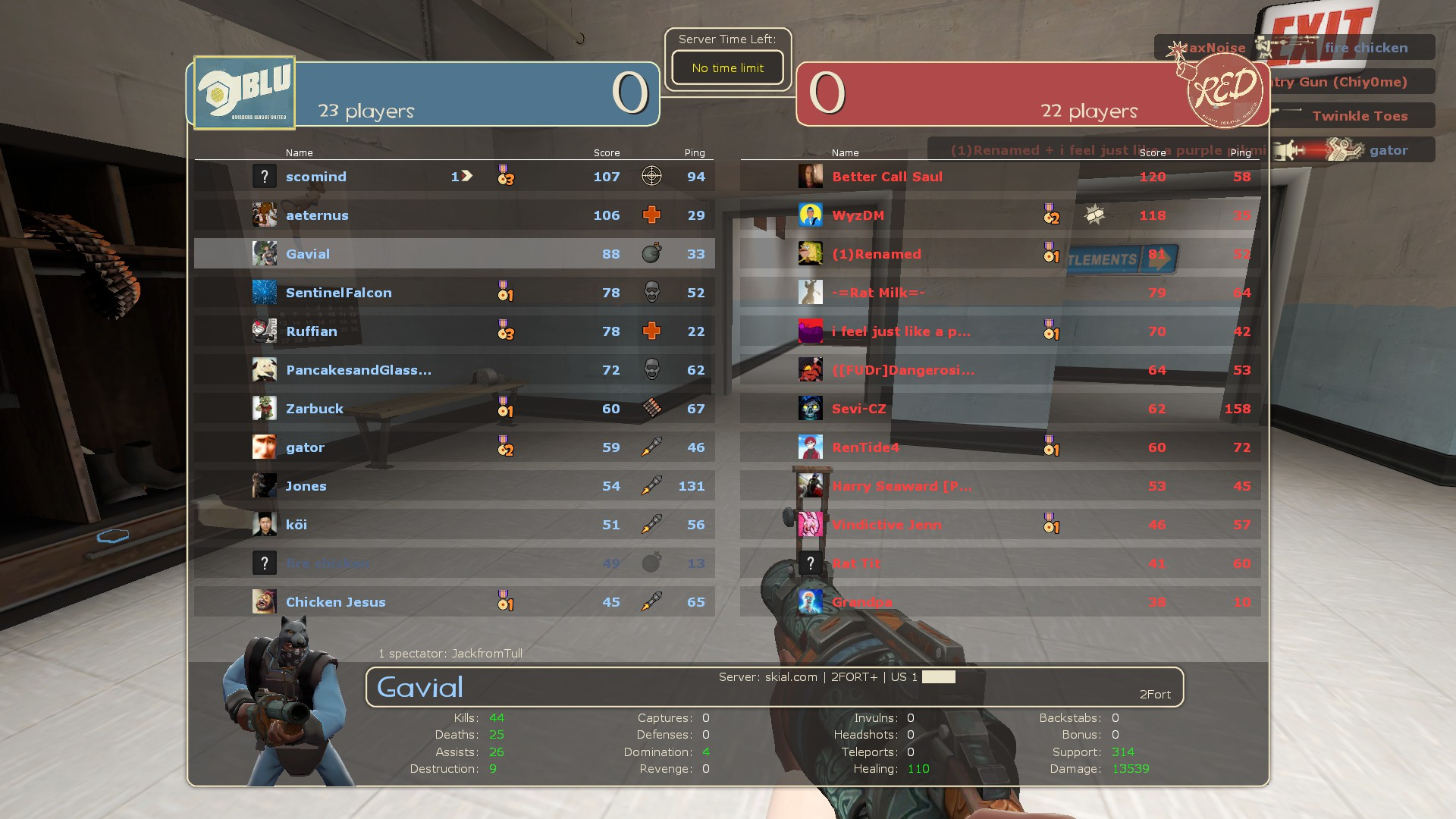Image resolution: width=1456 pixels, height=819 pixels.
Task: Click Chicken Jesus's scoreboard row
Action: pyautogui.click(x=453, y=602)
